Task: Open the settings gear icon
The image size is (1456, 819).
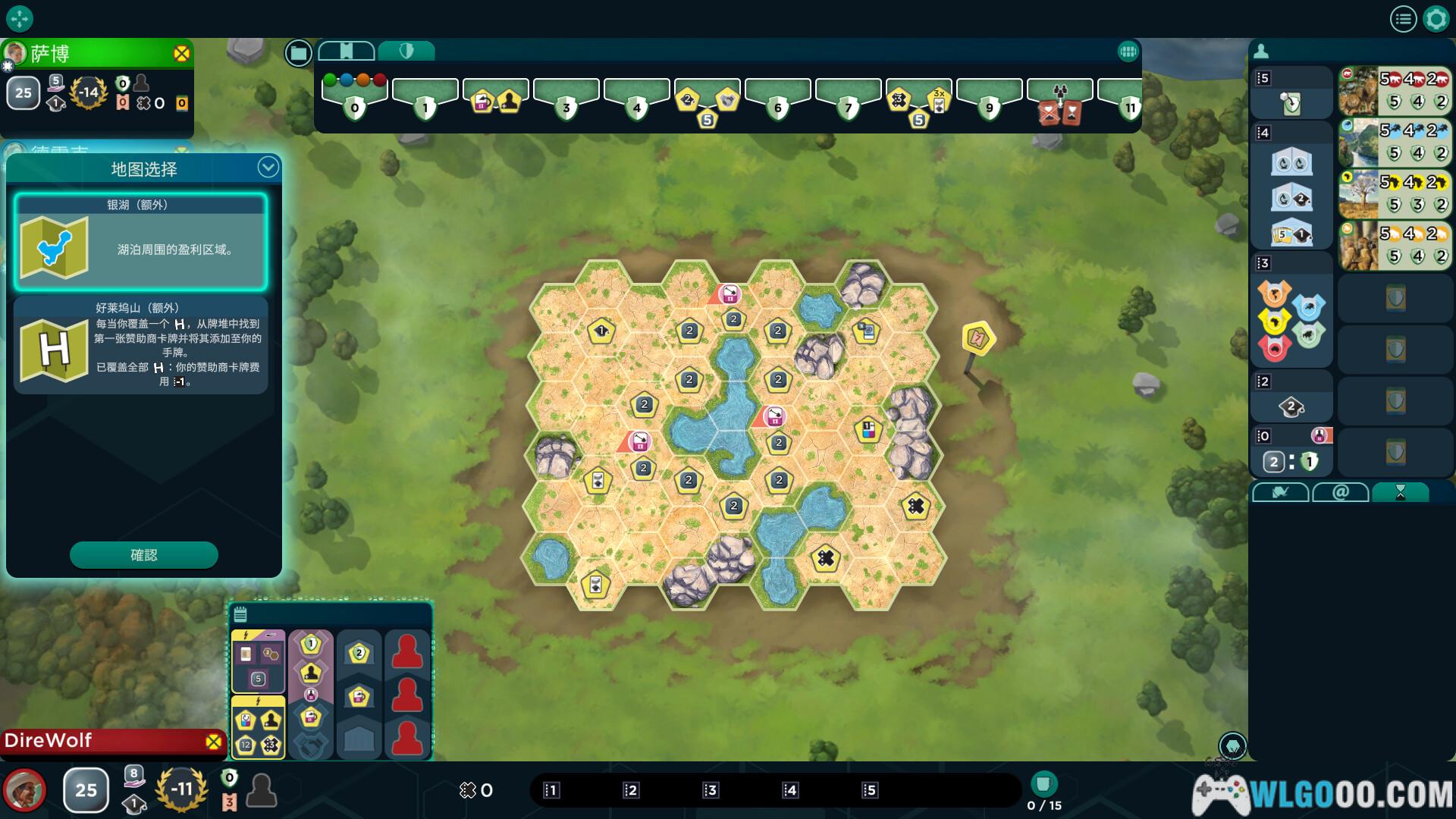Action: pyautogui.click(x=1436, y=19)
